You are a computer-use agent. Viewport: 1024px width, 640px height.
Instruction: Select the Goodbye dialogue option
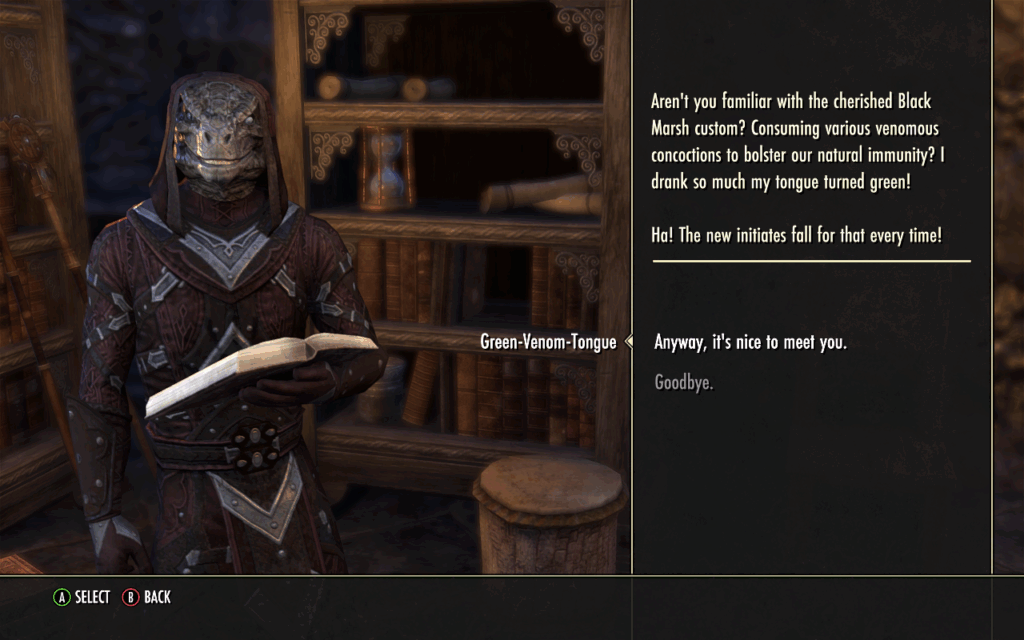click(x=684, y=382)
